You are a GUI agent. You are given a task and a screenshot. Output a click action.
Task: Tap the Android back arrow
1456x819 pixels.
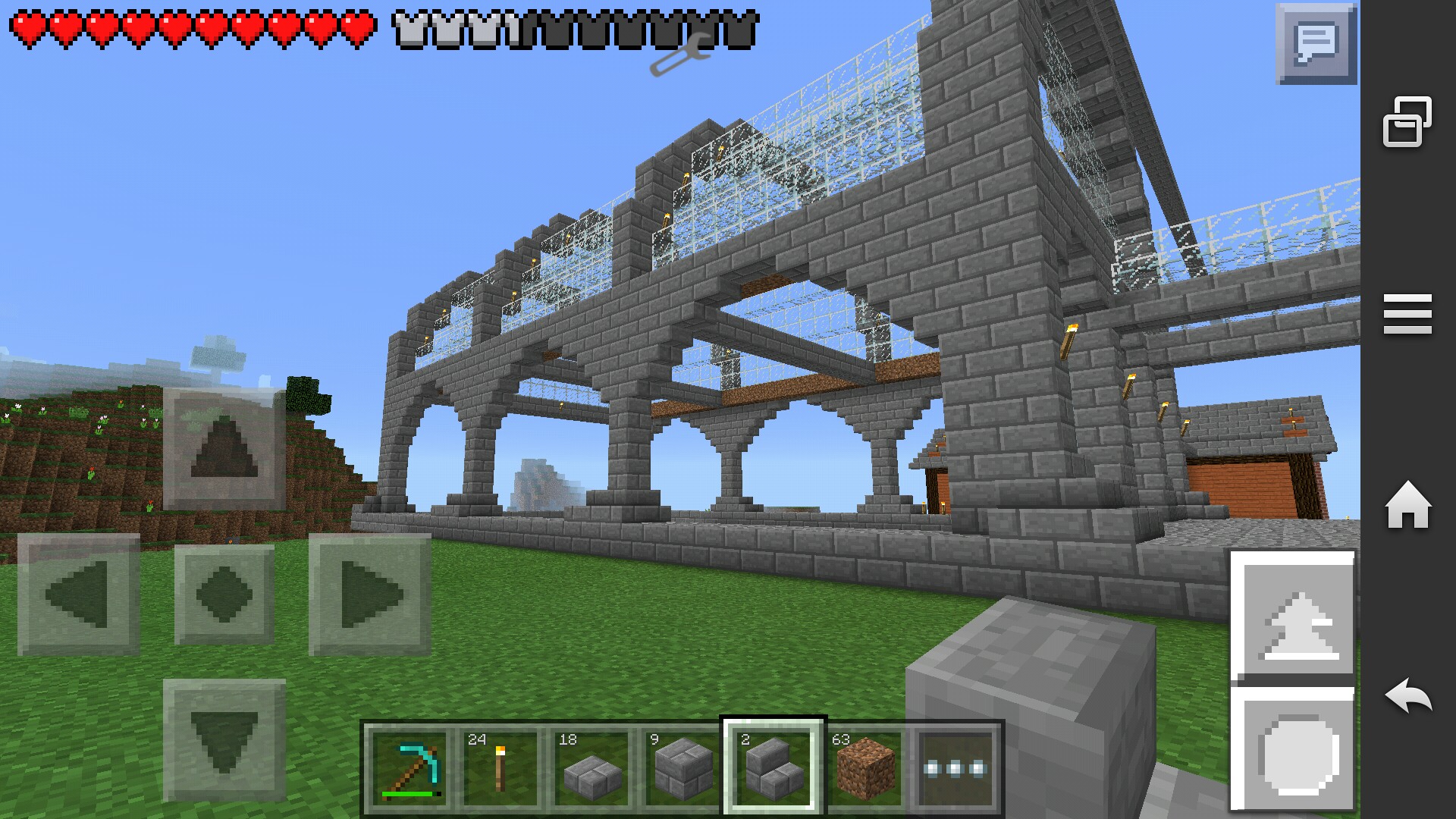1407,696
